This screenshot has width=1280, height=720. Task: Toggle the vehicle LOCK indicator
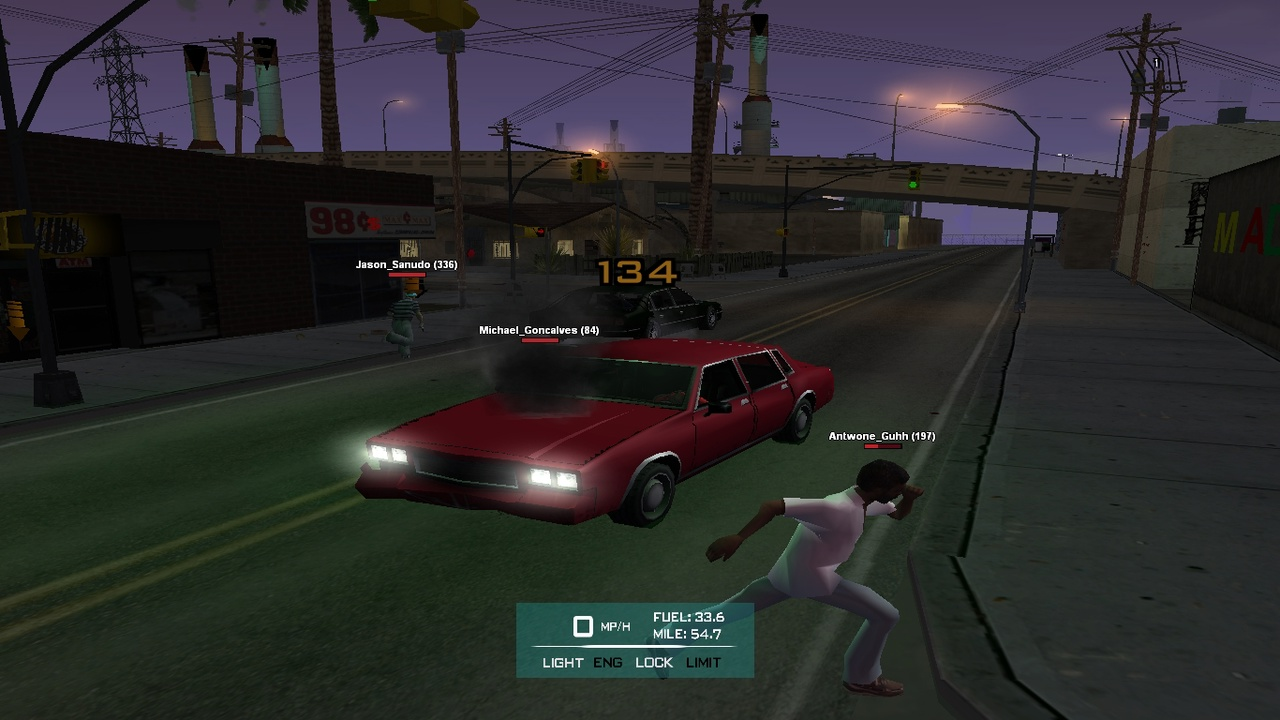tap(654, 662)
